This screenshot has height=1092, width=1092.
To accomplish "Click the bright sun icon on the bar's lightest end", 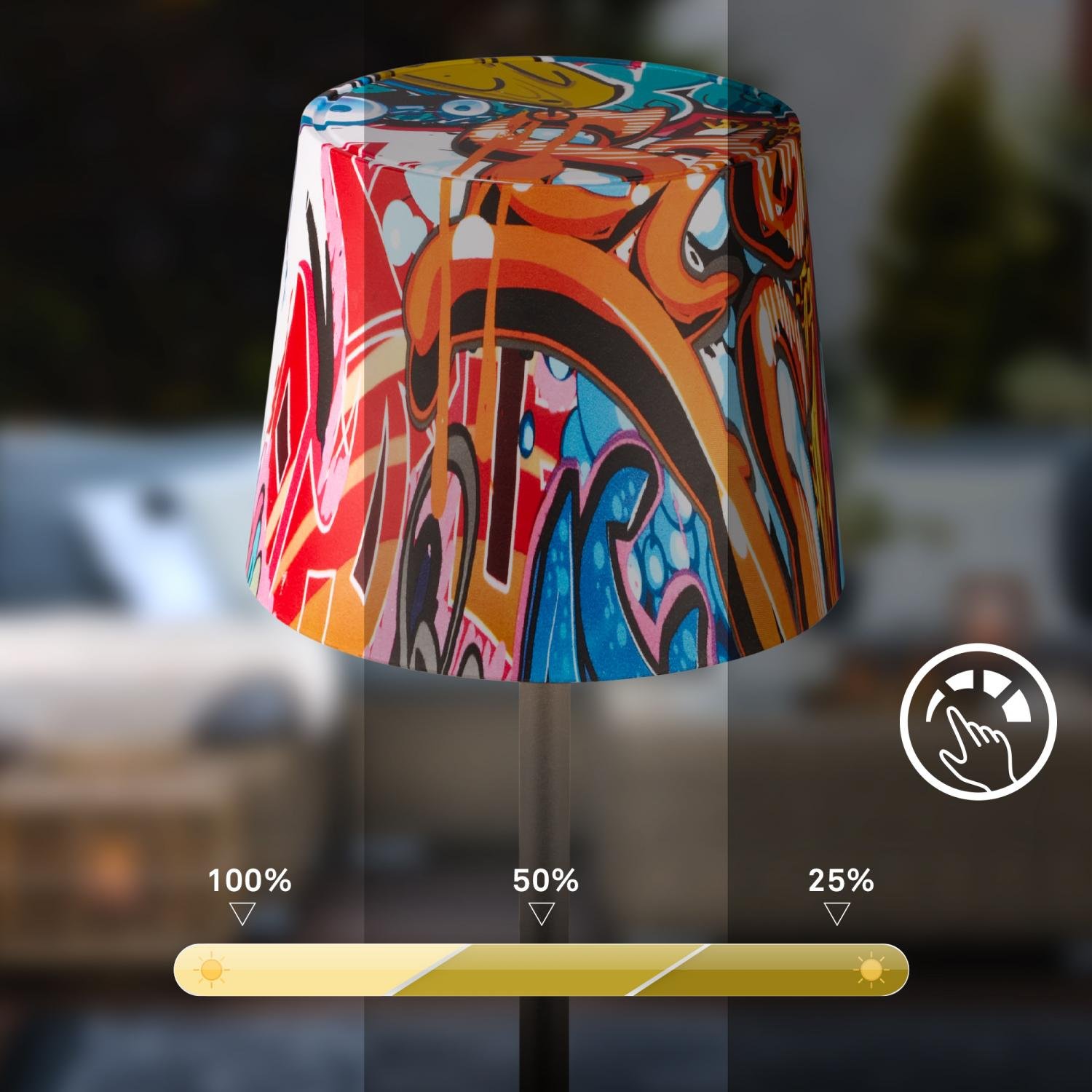I will click(211, 970).
